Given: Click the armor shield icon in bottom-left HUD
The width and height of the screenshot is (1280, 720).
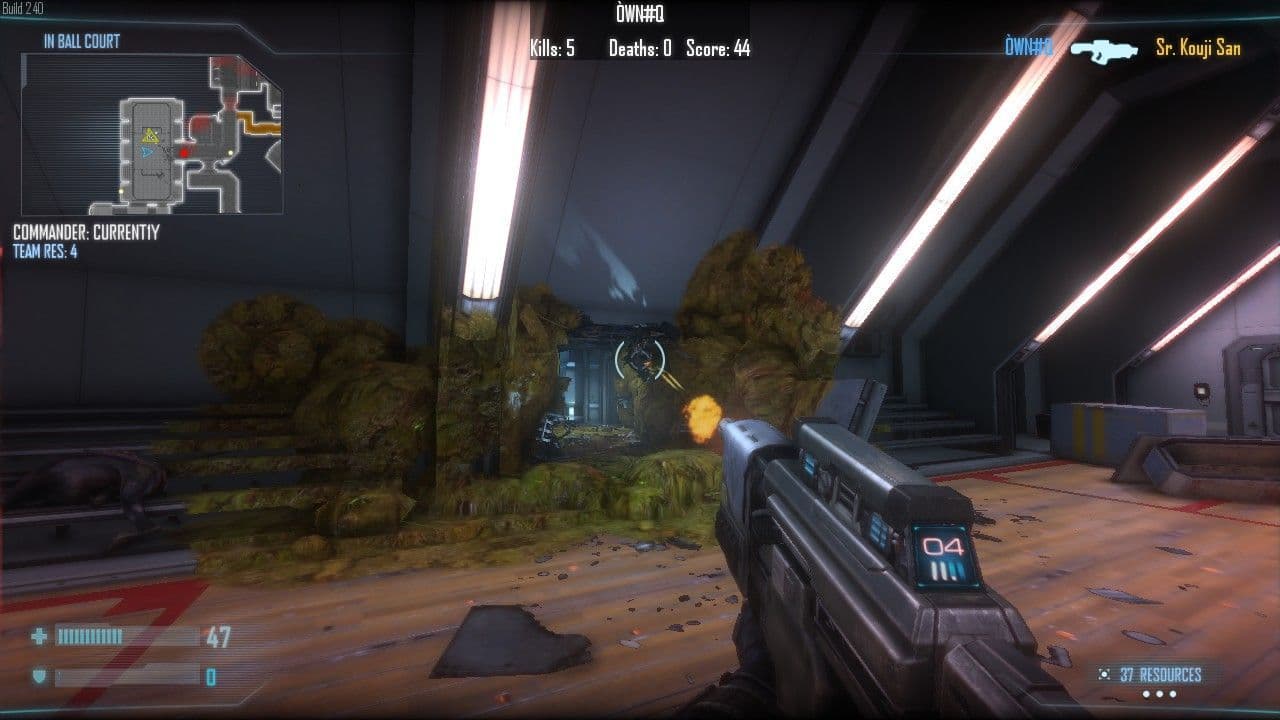Looking at the screenshot, I should (38, 677).
